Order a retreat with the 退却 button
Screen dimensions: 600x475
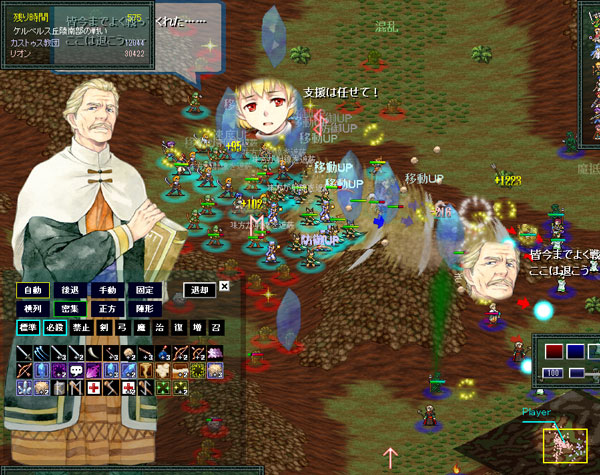click(x=199, y=290)
